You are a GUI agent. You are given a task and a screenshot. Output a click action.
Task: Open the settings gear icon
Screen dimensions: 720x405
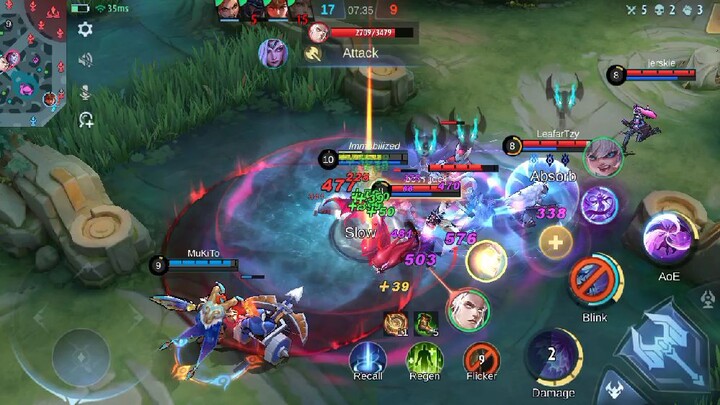(86, 29)
